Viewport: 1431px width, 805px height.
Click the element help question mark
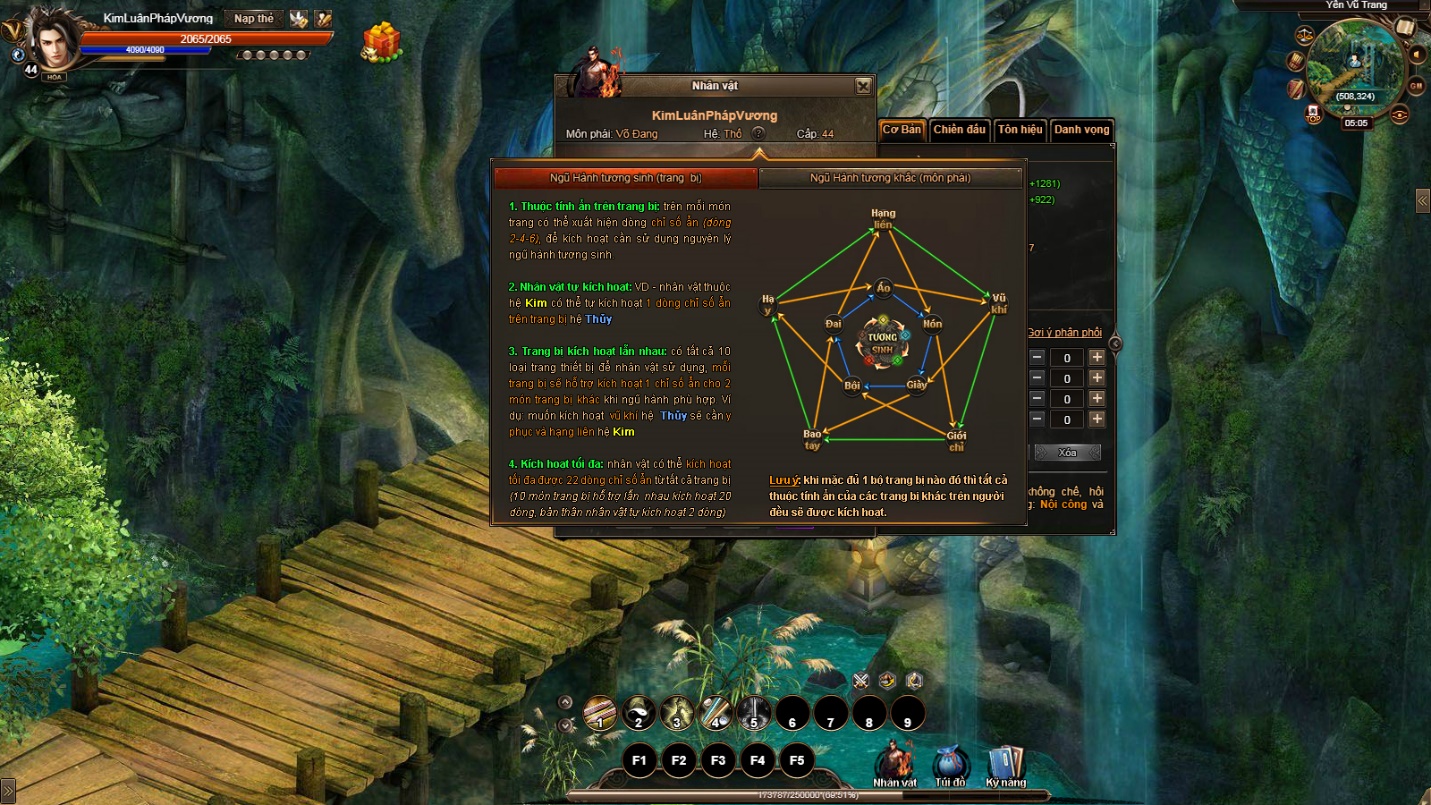pyautogui.click(x=758, y=133)
